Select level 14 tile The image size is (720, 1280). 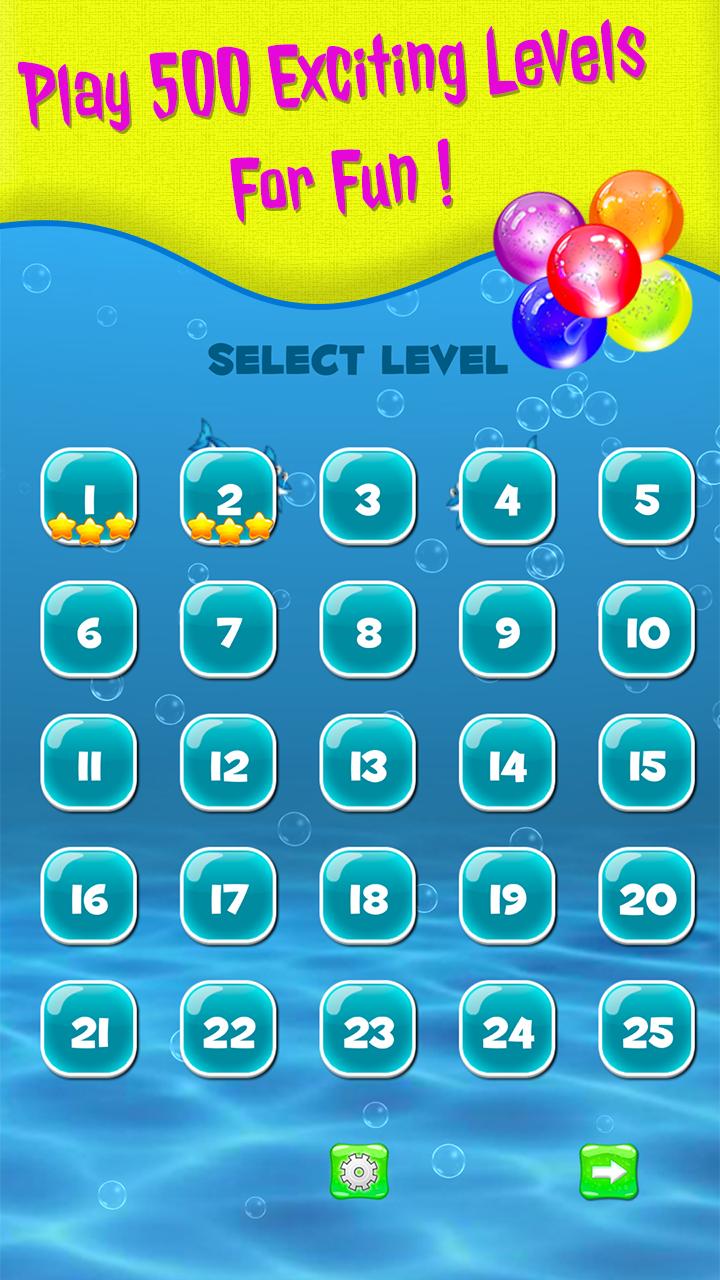click(507, 764)
